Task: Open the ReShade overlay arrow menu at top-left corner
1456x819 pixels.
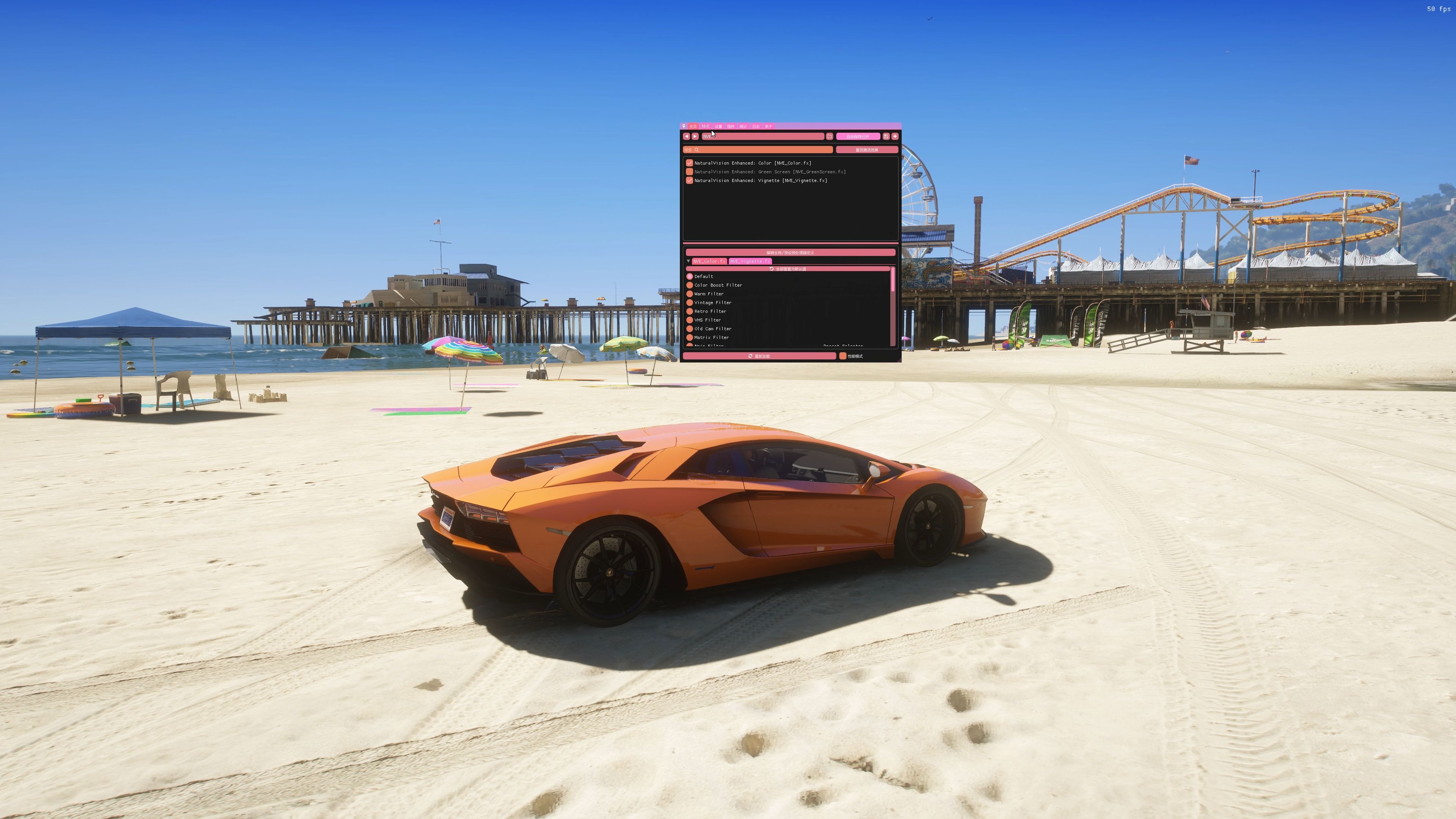Action: click(x=684, y=127)
